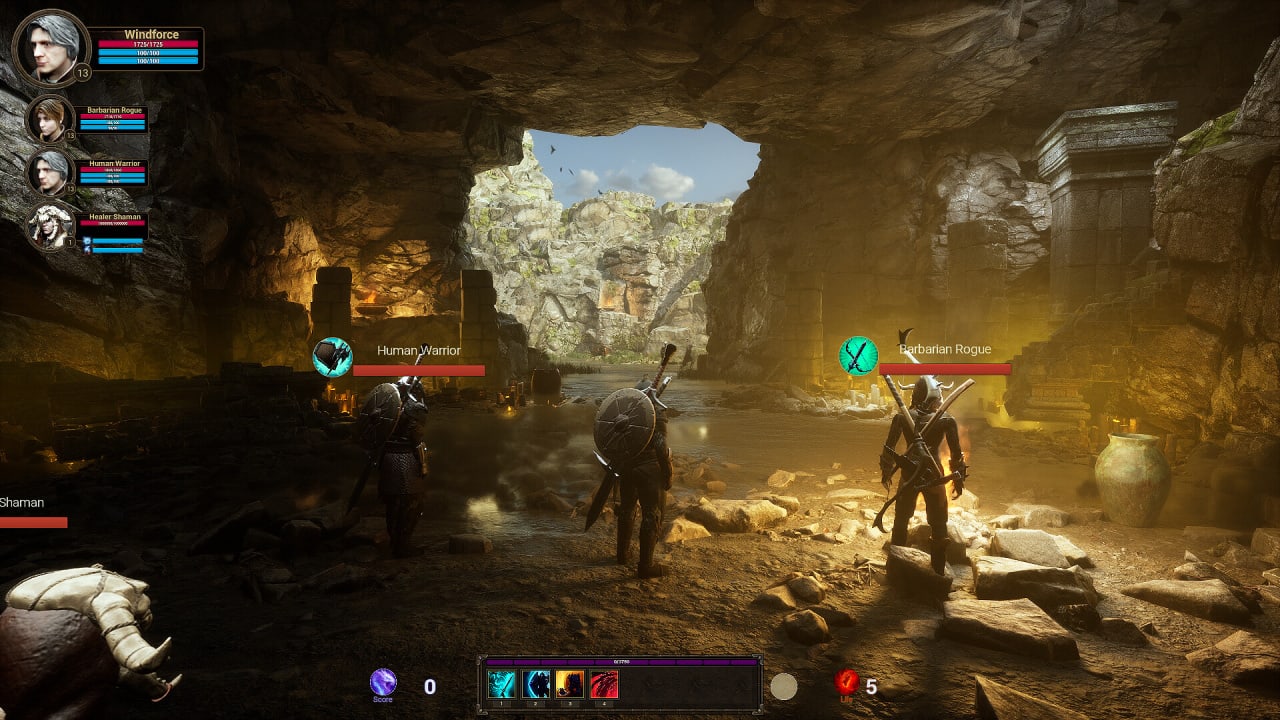1280x720 pixels.
Task: Cast the red claw slash ability in slot 4
Action: [604, 684]
